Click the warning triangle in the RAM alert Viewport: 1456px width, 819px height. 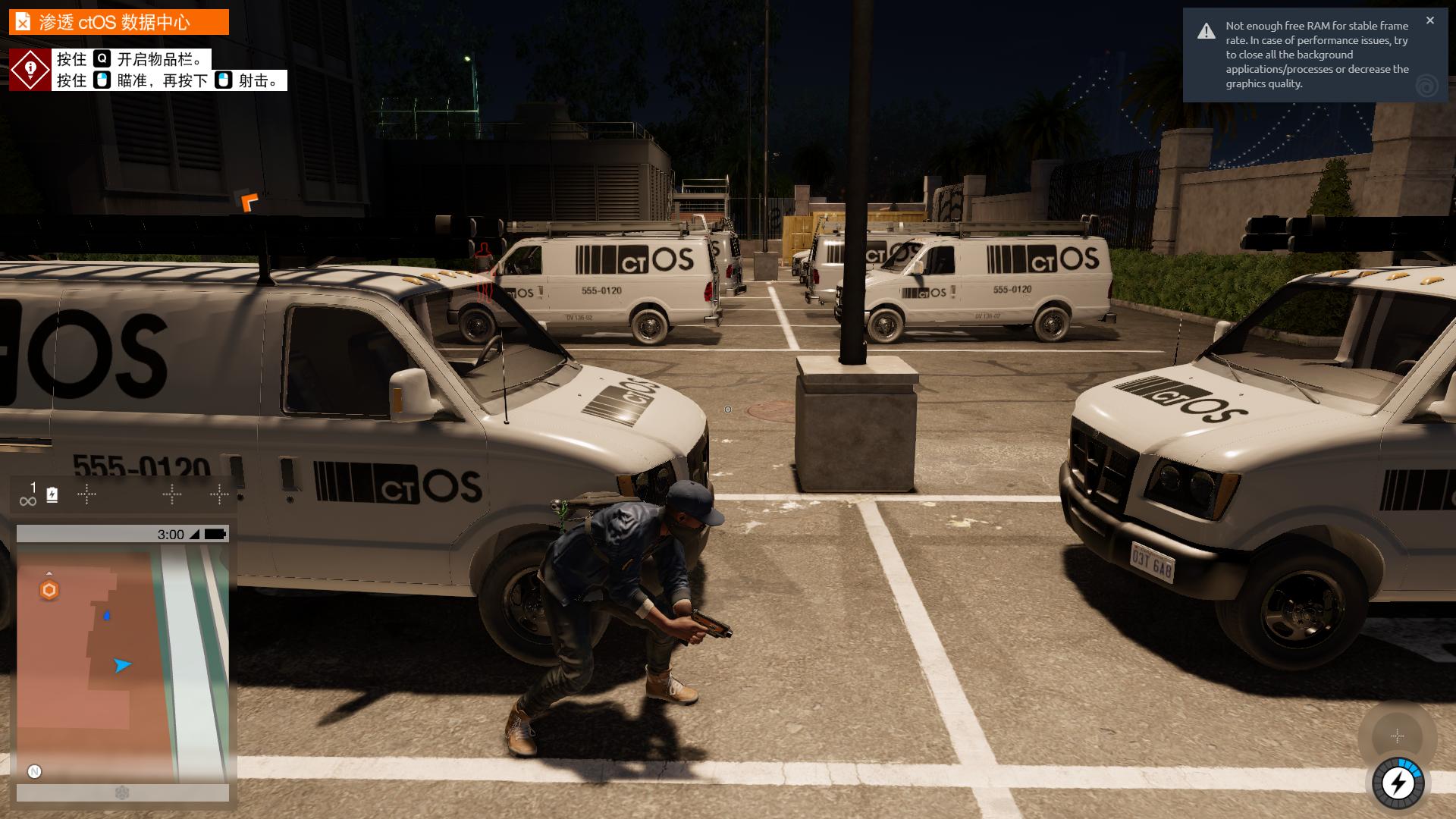pos(1206,31)
